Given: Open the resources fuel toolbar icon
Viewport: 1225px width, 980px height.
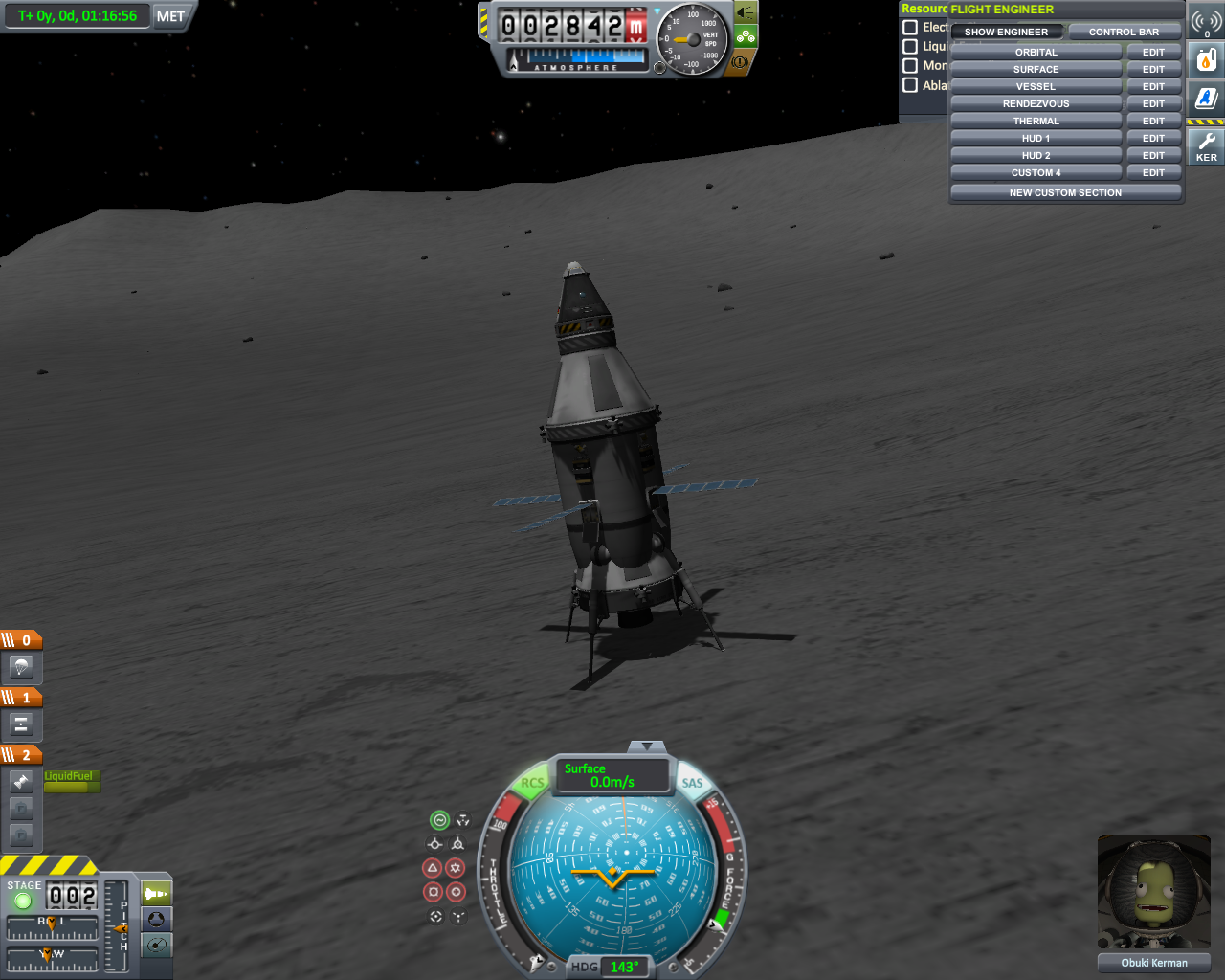Looking at the screenshot, I should coord(1206,60).
